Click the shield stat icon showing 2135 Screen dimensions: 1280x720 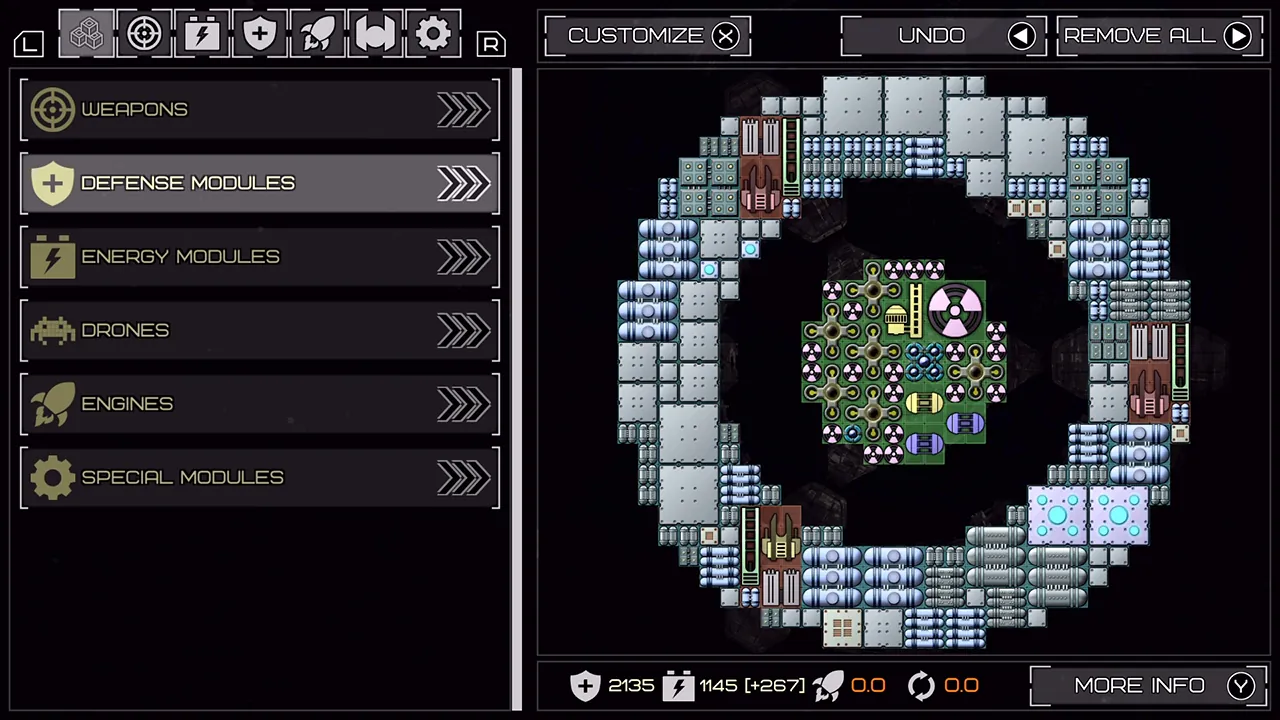pos(585,686)
